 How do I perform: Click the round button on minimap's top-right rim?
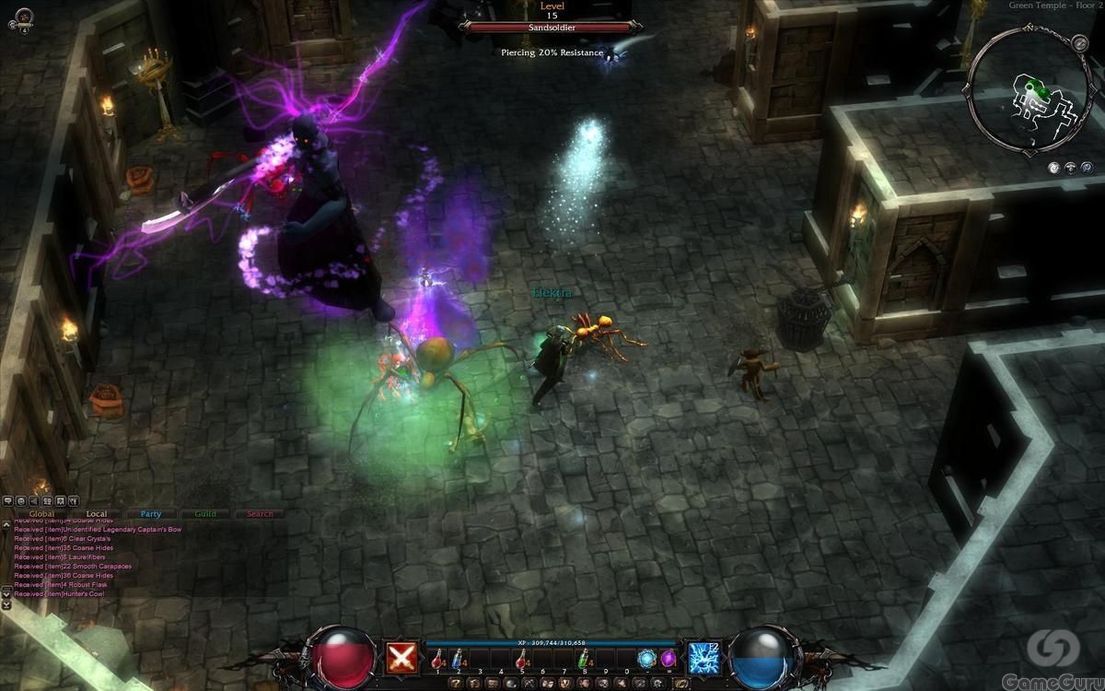point(1079,44)
